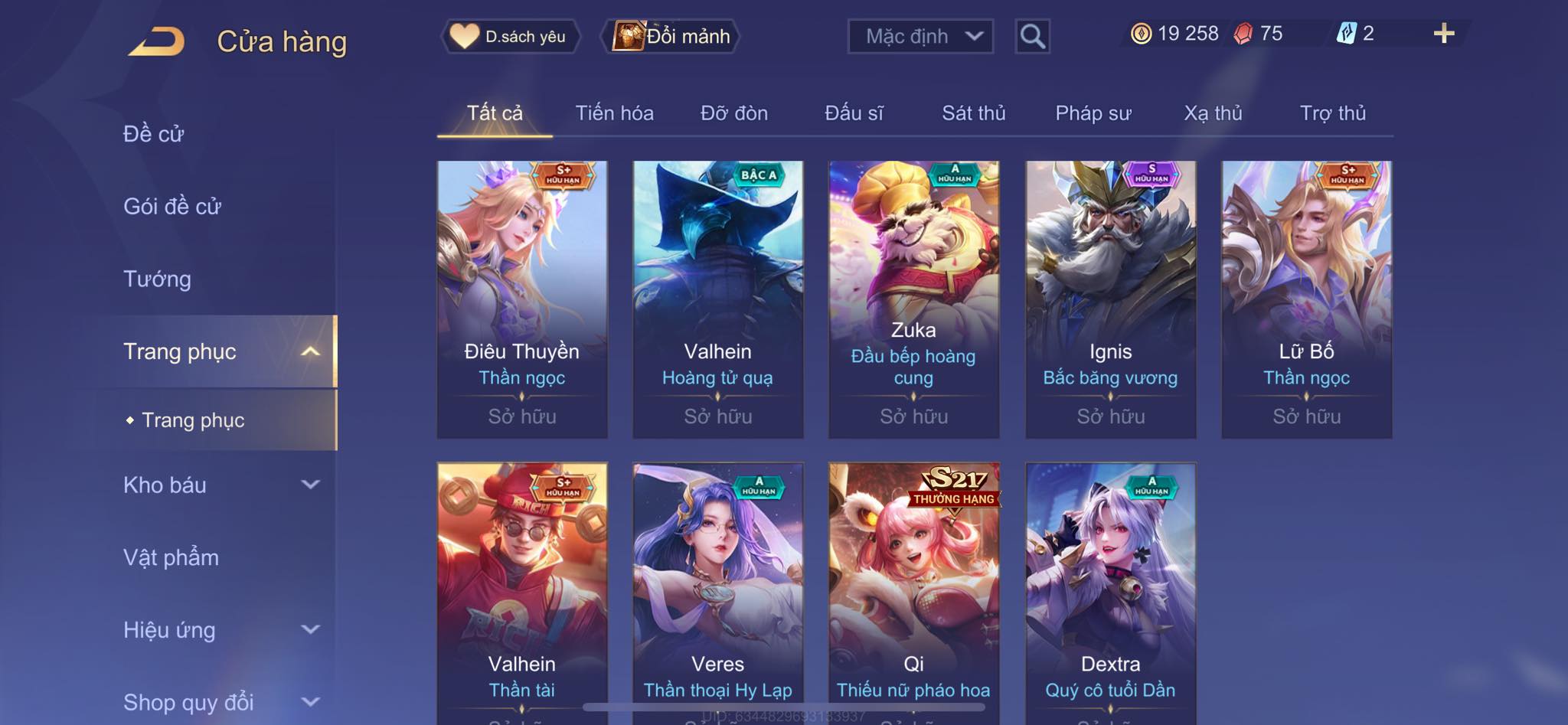Select the Pháp sư tab
This screenshot has width=1568, height=725.
coord(1093,113)
